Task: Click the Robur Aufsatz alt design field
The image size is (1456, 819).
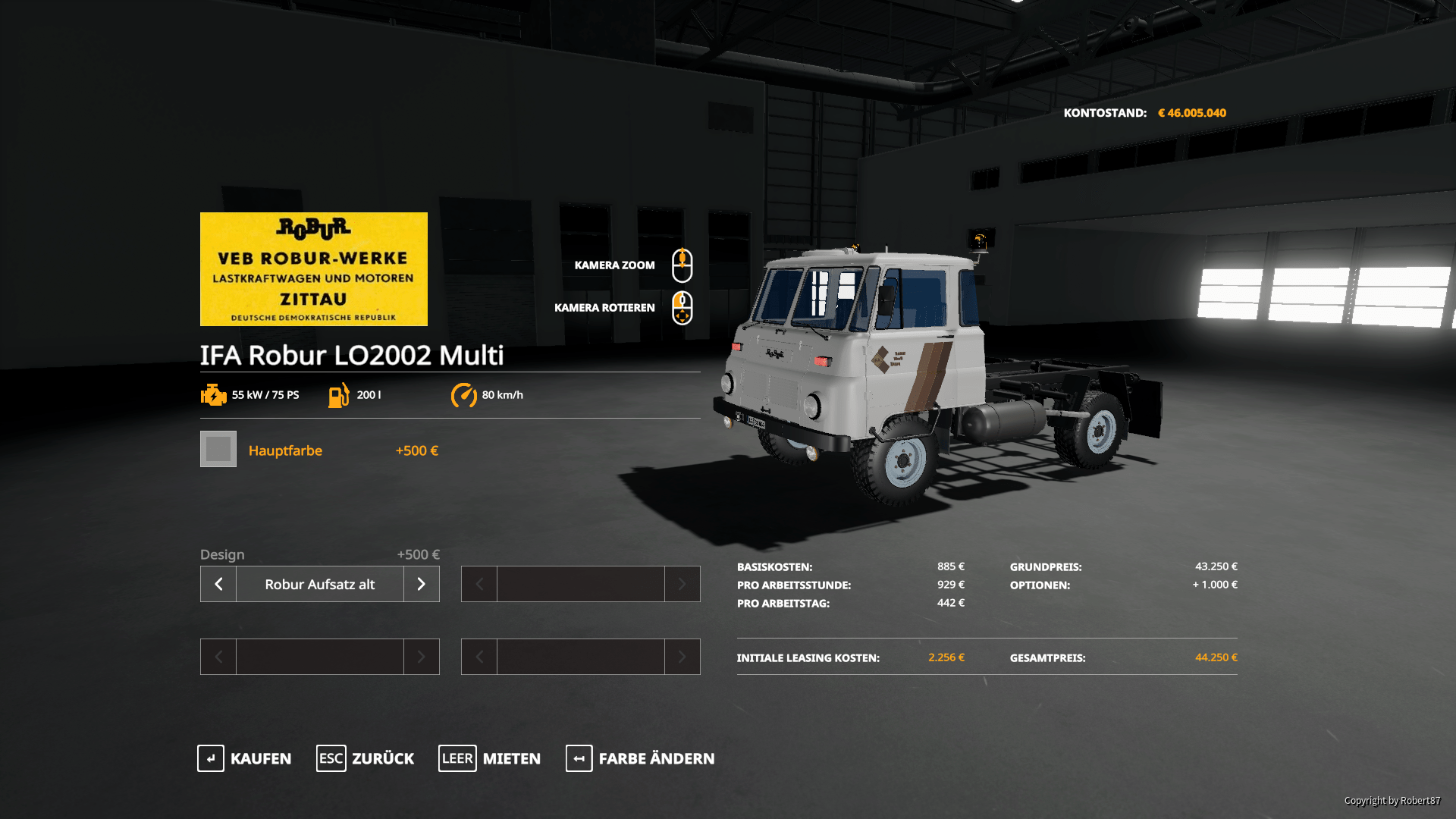Action: click(x=319, y=584)
